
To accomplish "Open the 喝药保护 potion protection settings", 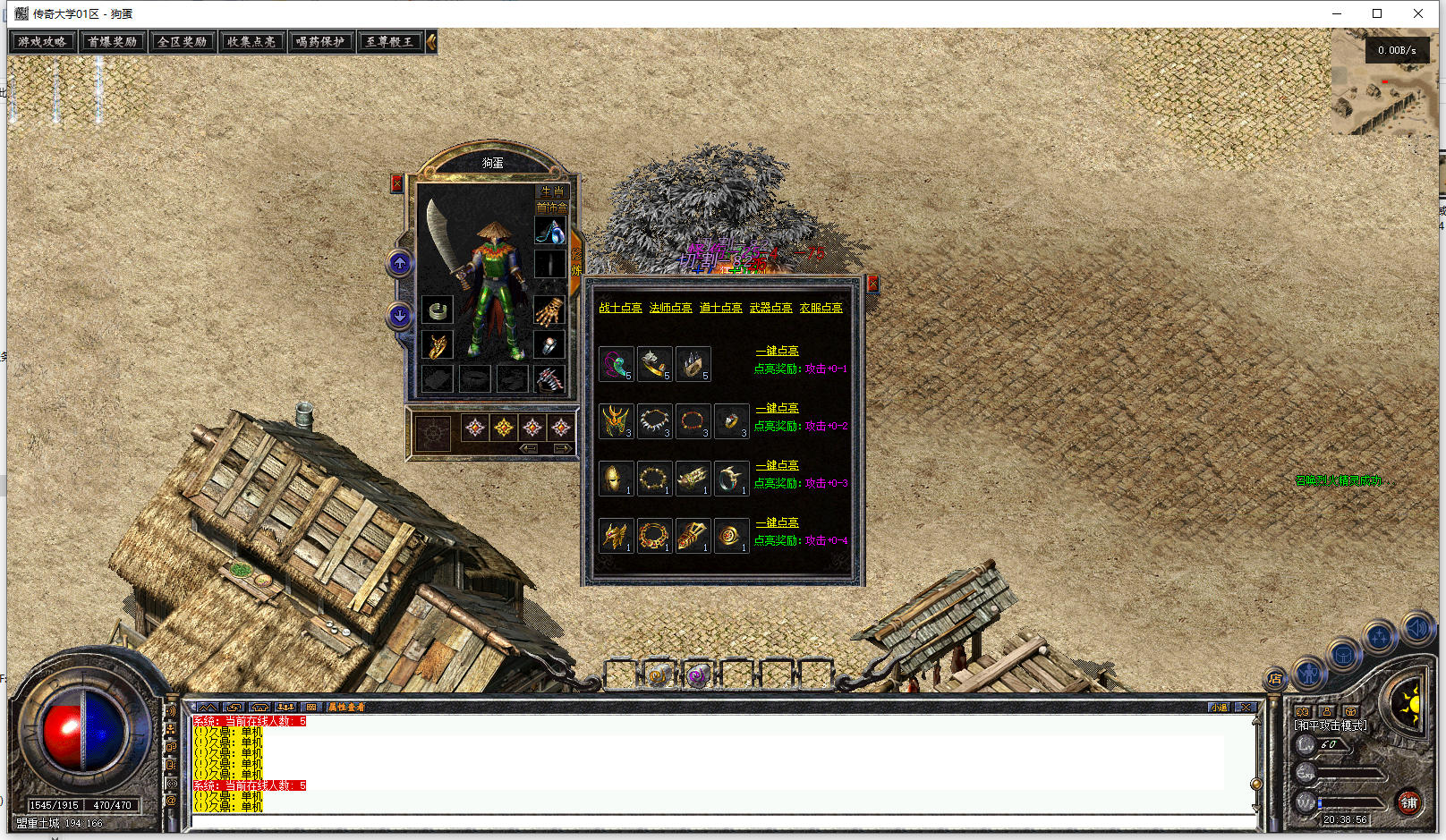I will [320, 42].
